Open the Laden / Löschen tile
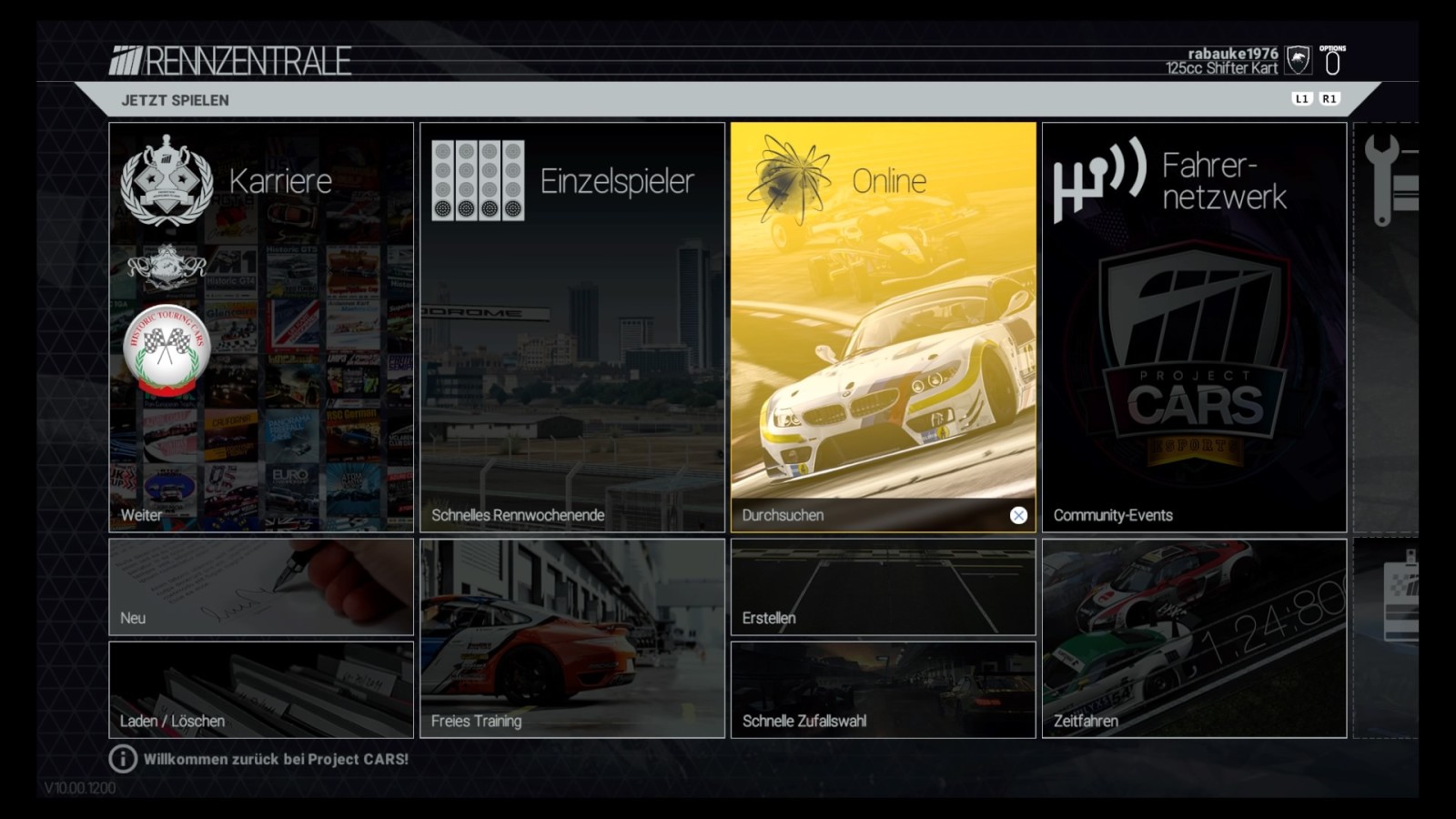Image resolution: width=1456 pixels, height=819 pixels. point(261,690)
